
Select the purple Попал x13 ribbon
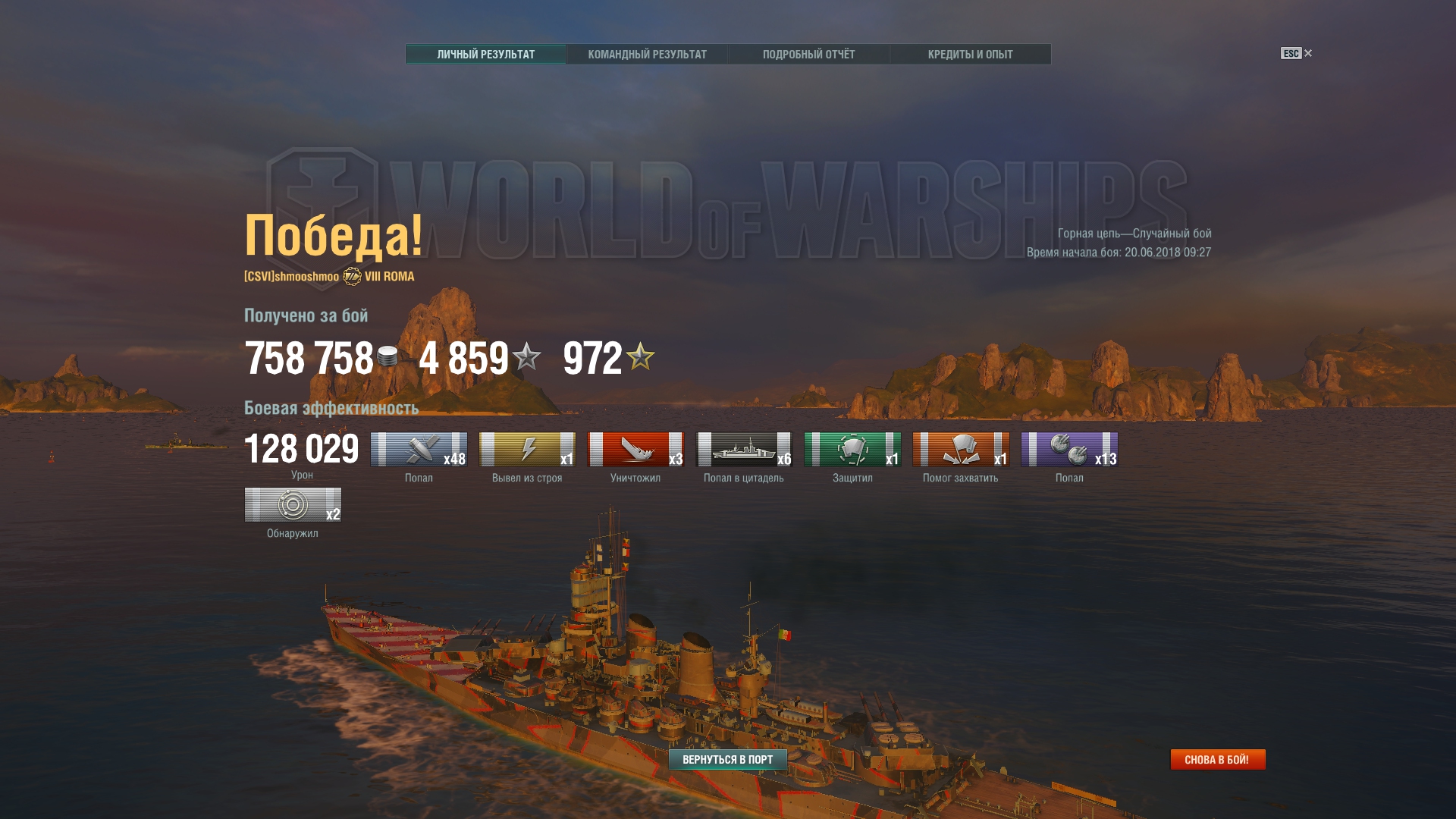(1069, 450)
